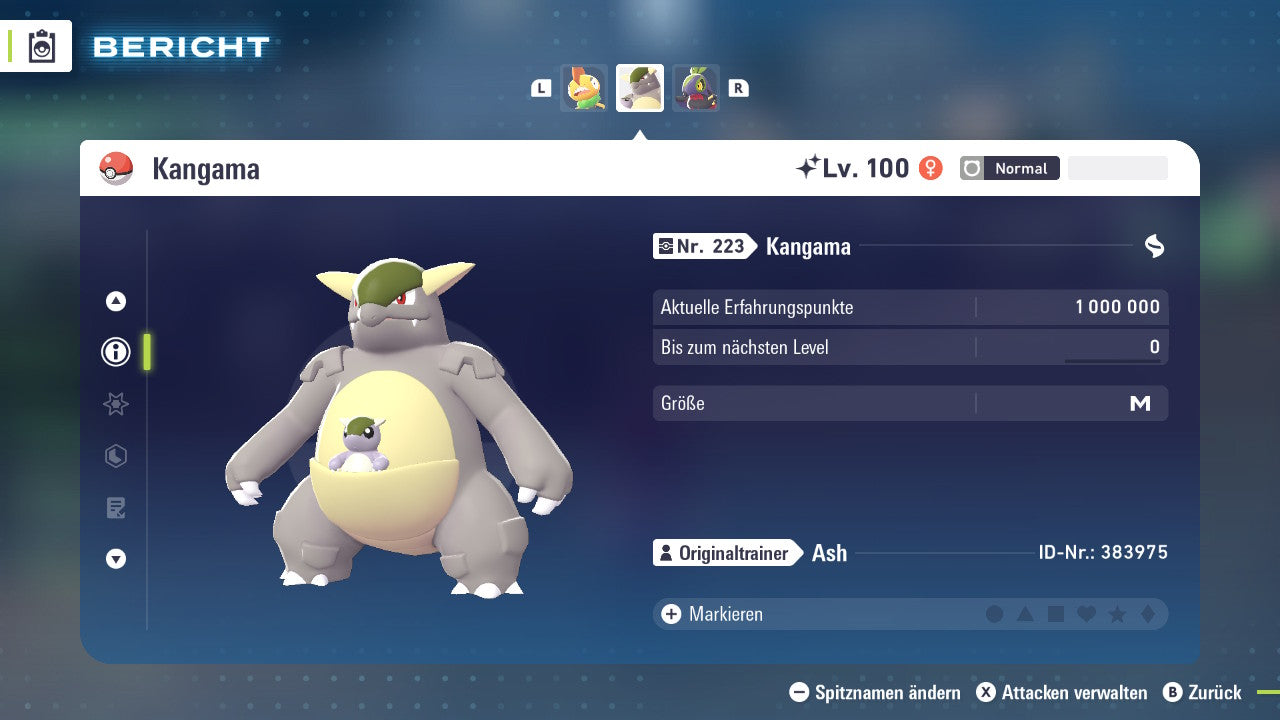Select the female gender symbol
Screen dimensions: 1280x720
coord(931,168)
